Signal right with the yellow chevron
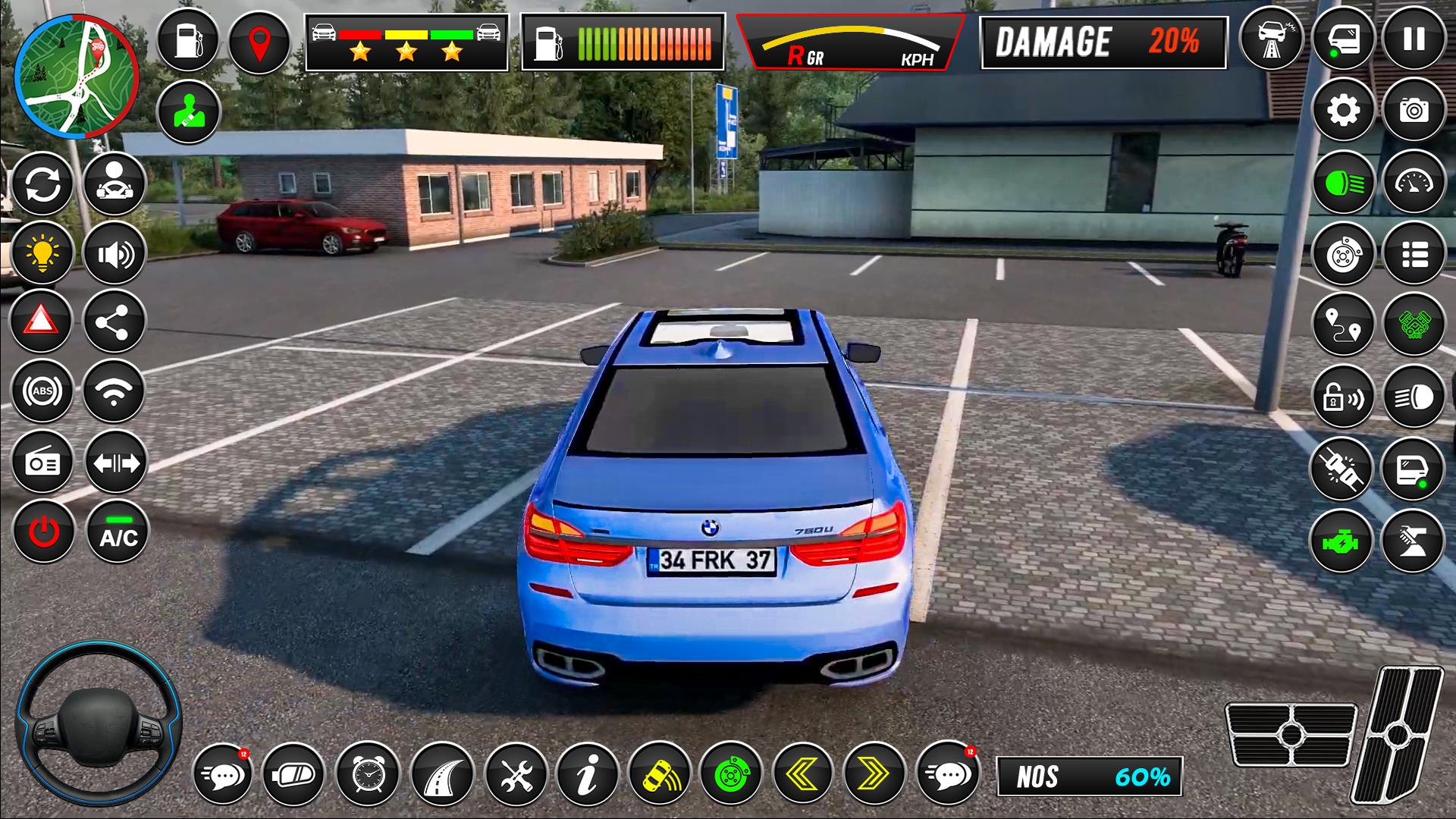The height and width of the screenshot is (819, 1456). tap(874, 773)
